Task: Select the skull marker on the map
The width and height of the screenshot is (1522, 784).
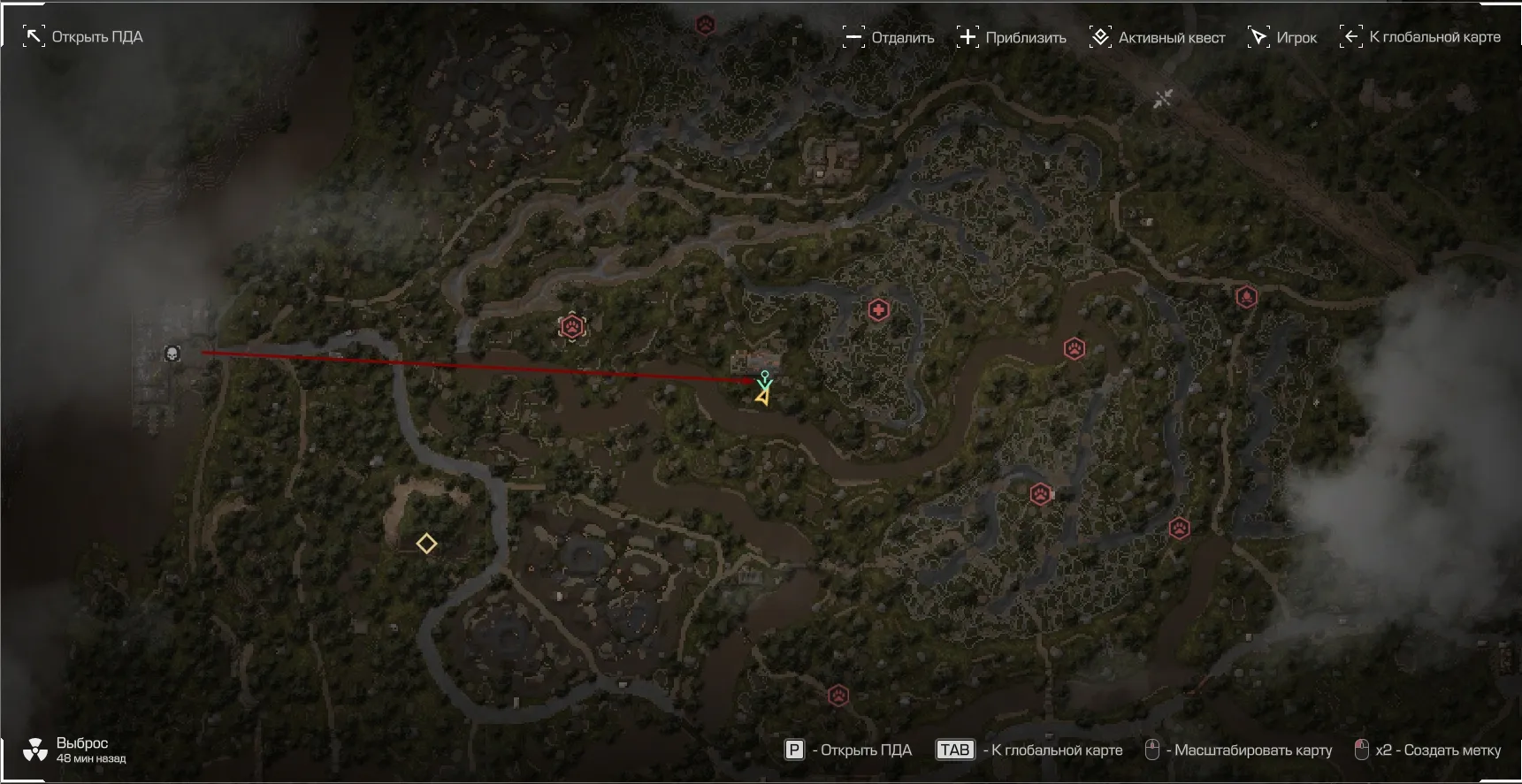Action: (172, 354)
